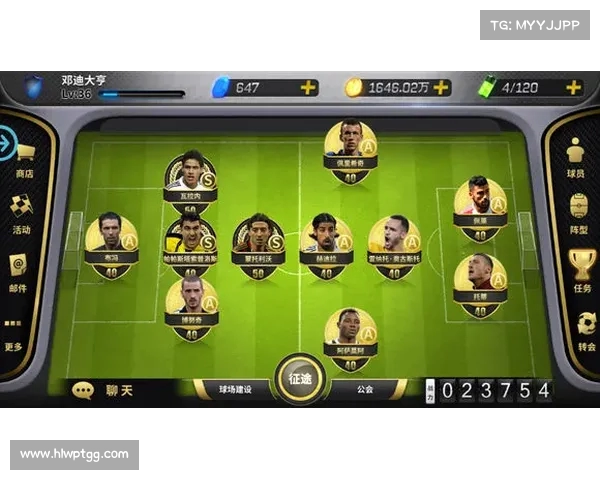
Task: Open the 球员 players menu
Action: coord(575,159)
